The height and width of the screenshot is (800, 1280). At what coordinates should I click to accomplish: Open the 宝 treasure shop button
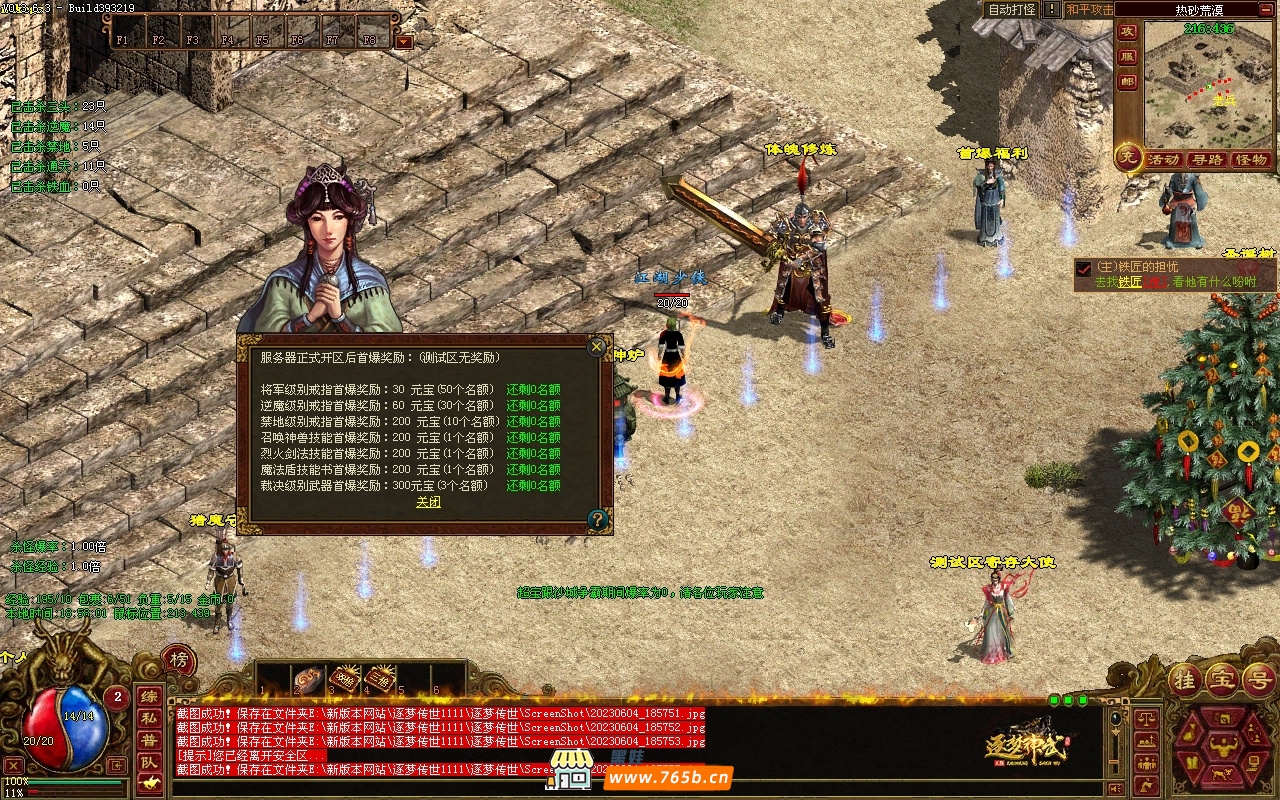click(1222, 678)
